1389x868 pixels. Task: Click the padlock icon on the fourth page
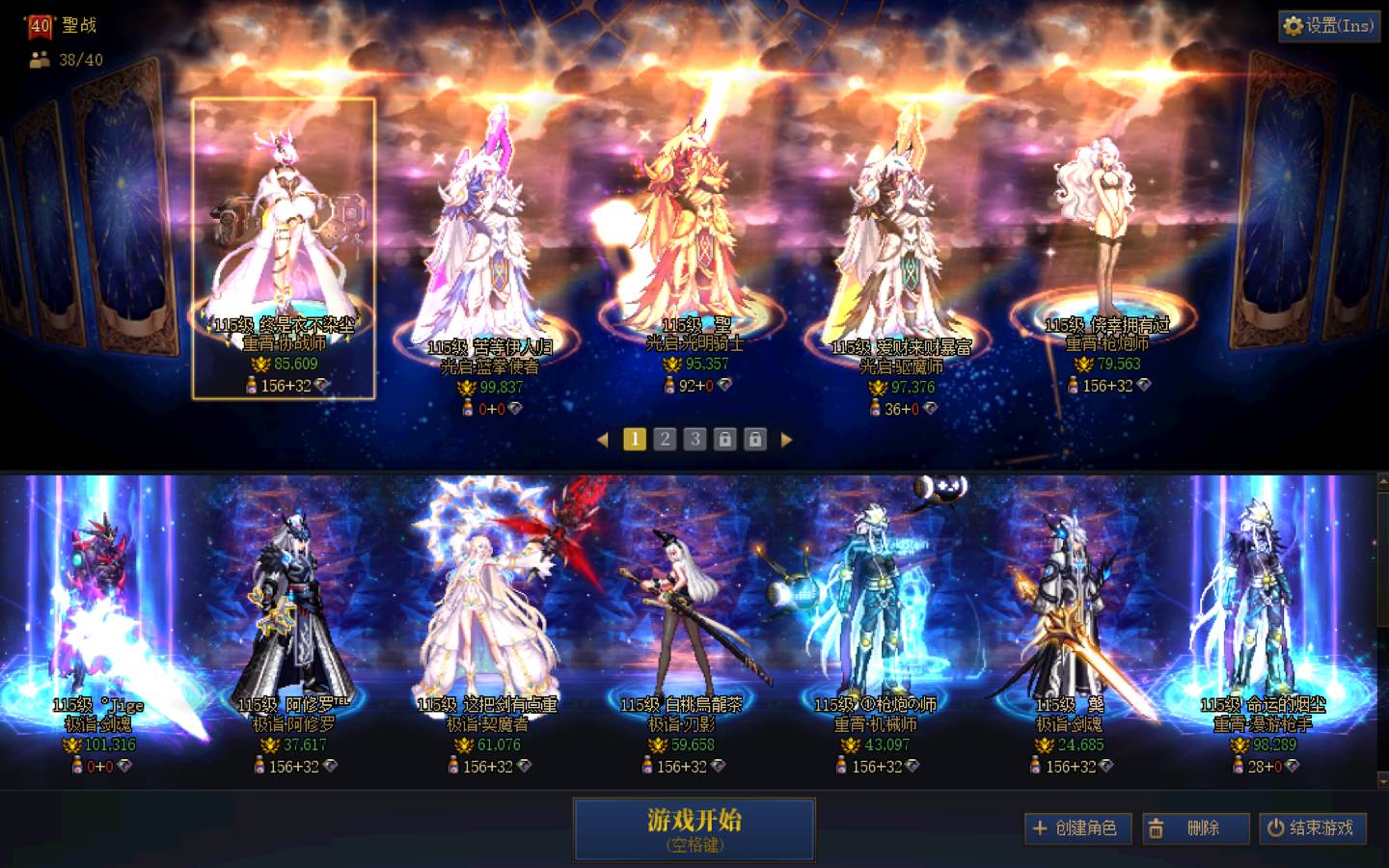point(724,439)
